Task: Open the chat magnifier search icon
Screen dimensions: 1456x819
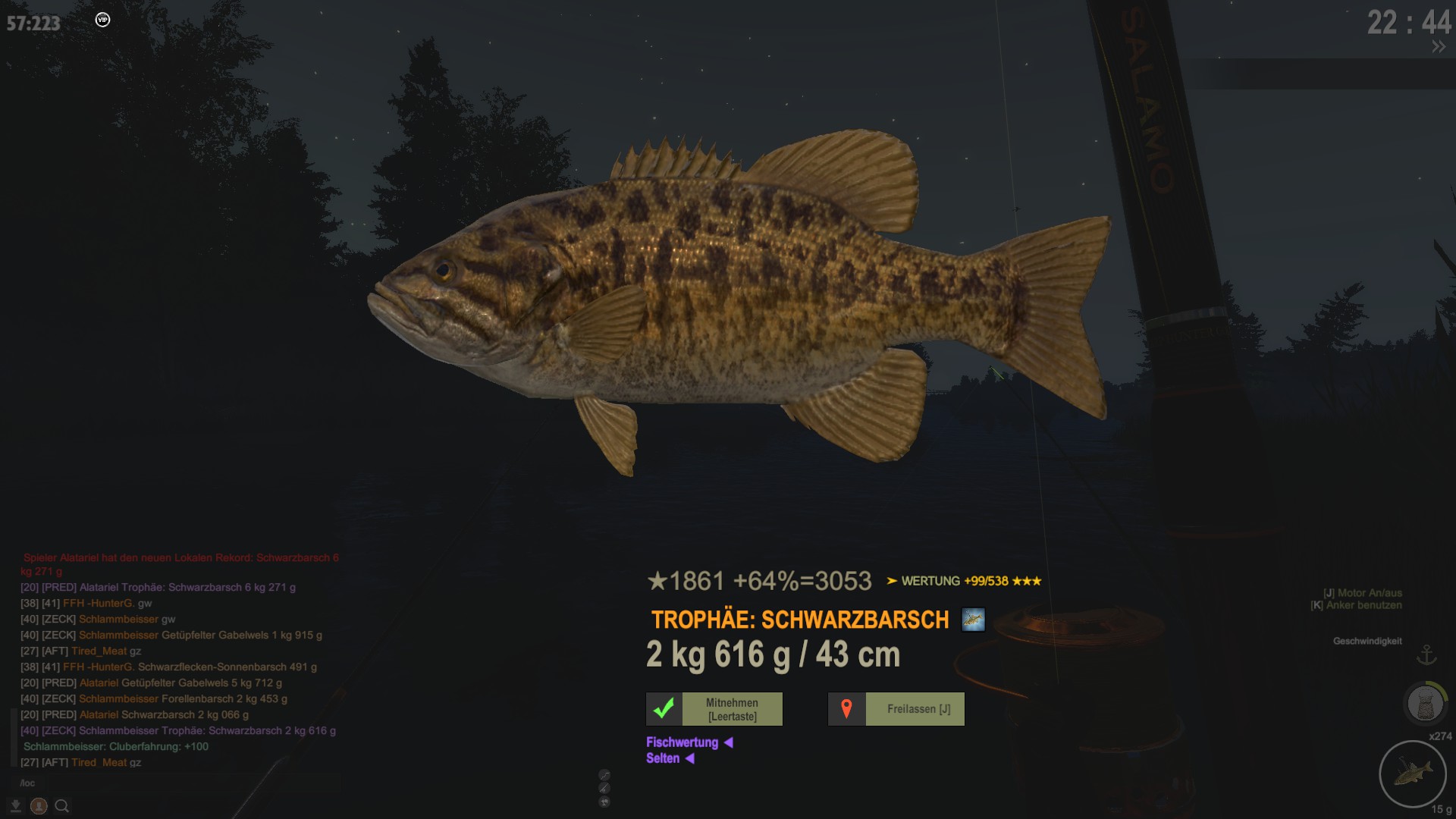Action: tap(62, 806)
